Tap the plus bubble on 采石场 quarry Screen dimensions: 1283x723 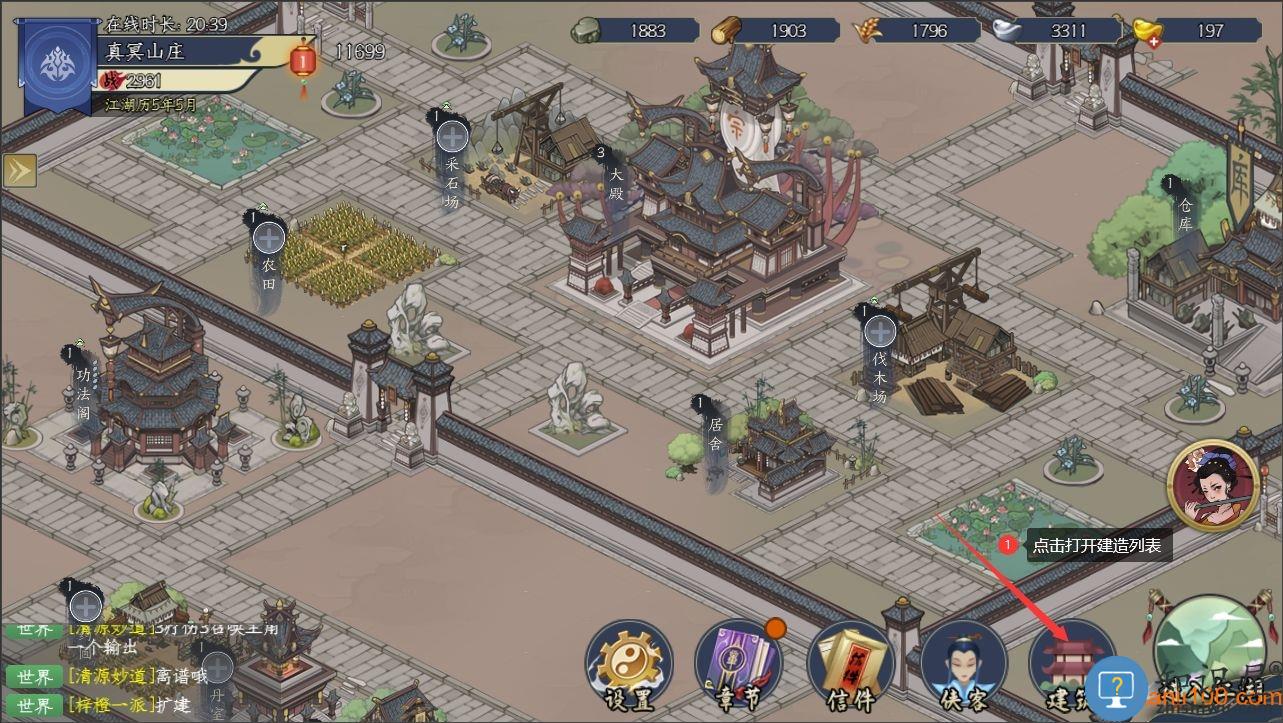click(452, 137)
